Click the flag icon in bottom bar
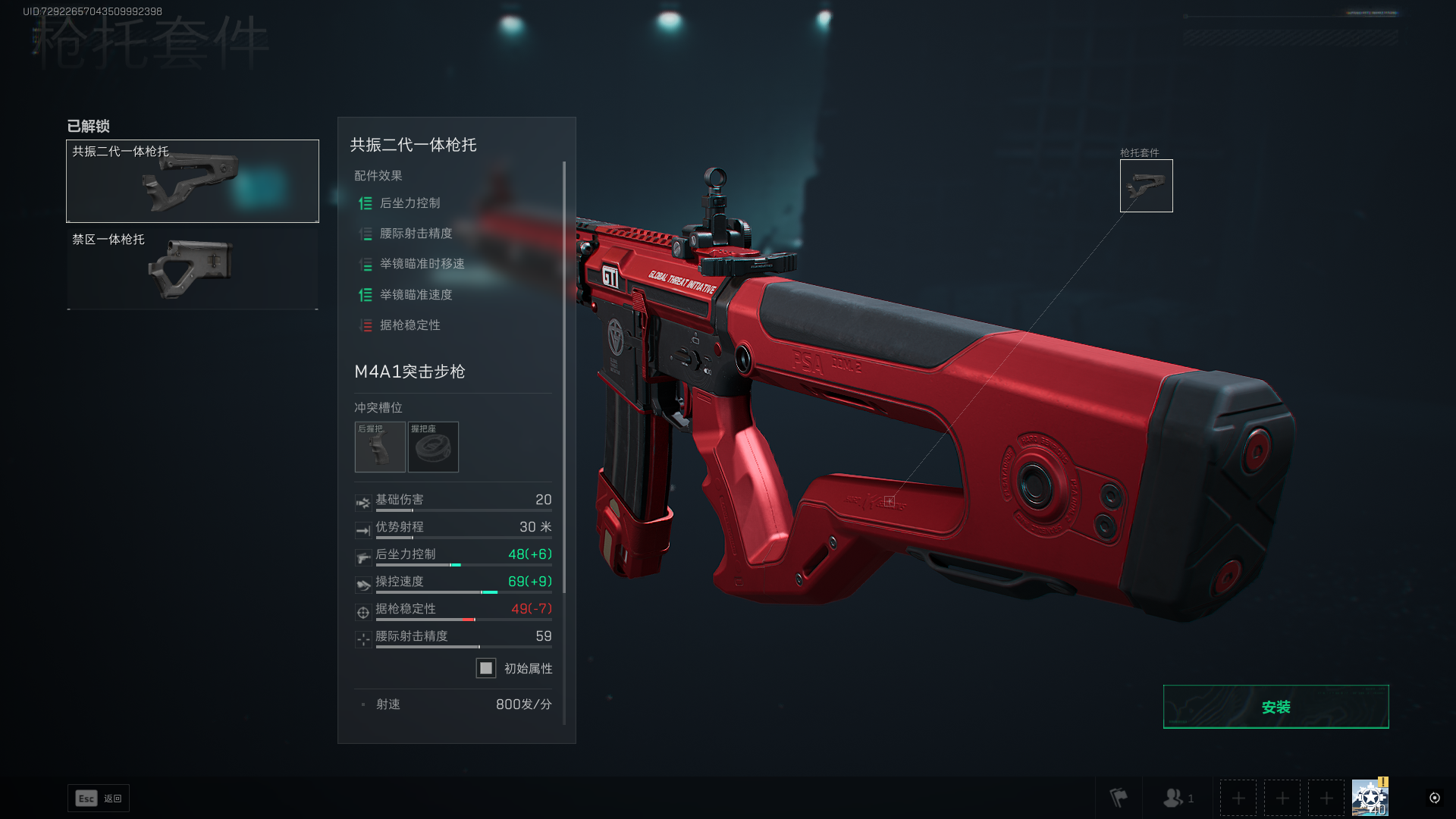The height and width of the screenshot is (819, 1456). (1119, 798)
